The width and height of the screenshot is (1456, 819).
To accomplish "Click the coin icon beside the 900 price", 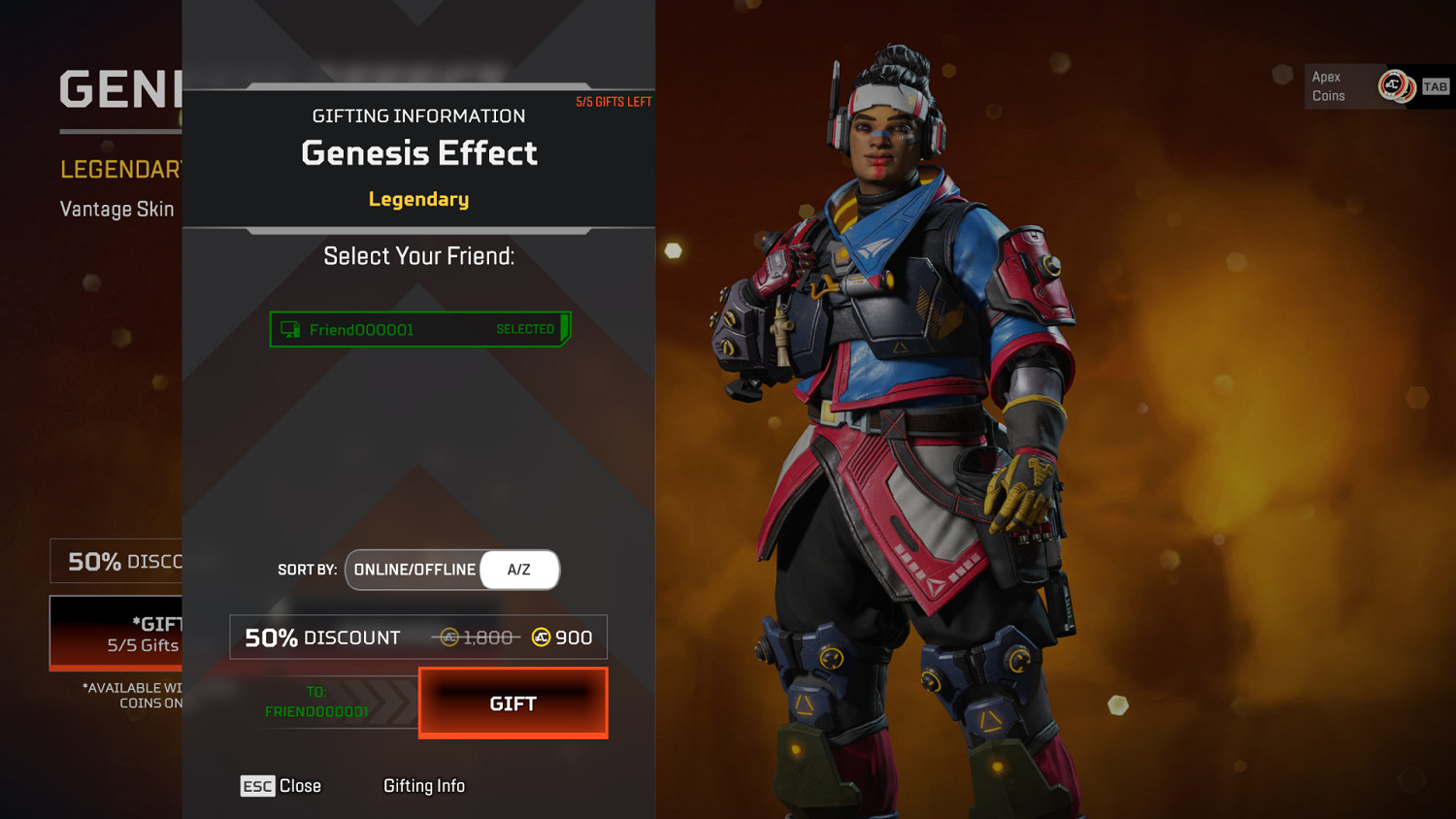I will 540,638.
